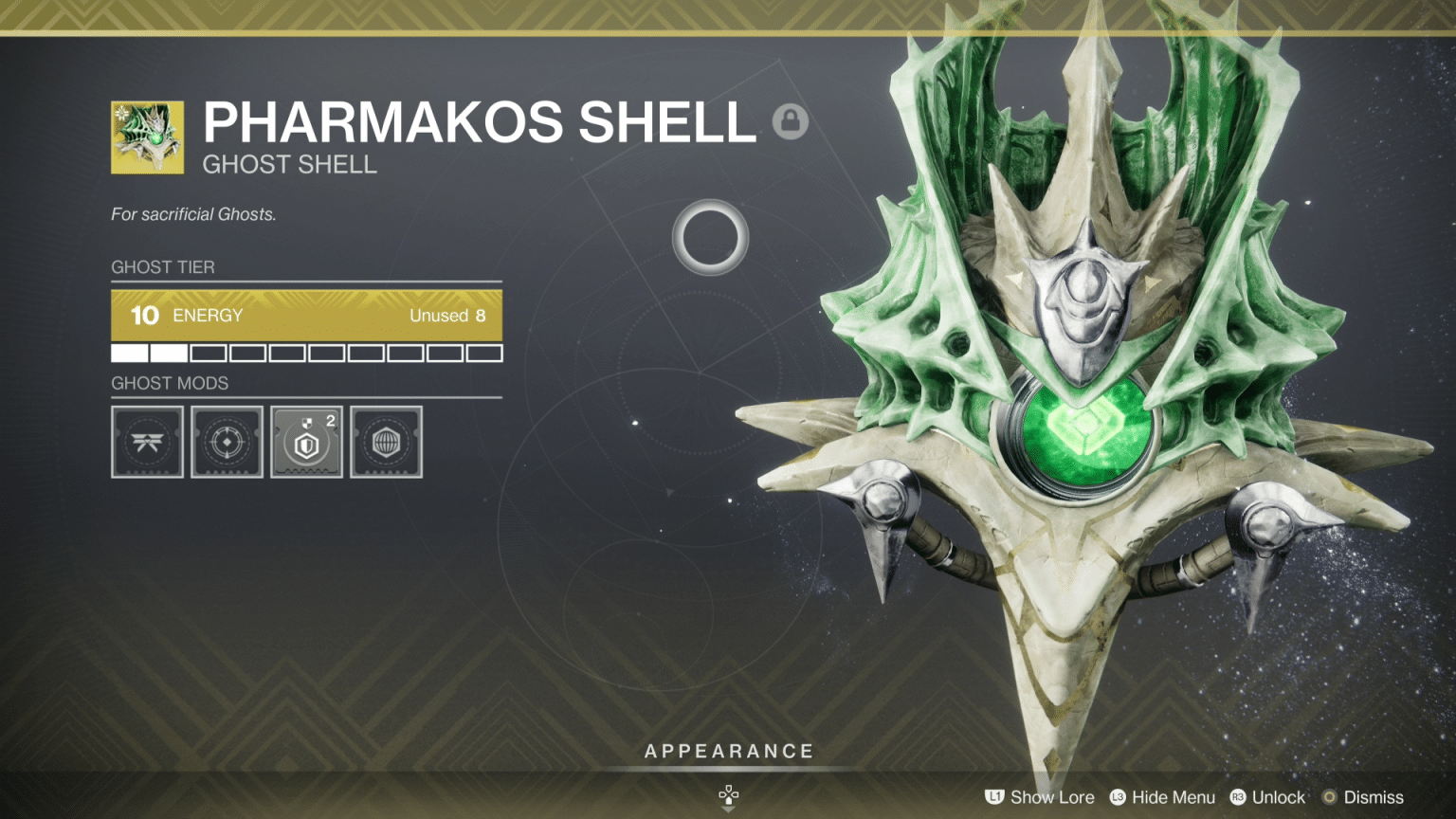
Task: Select the globe-icon mod socket
Action: (386, 443)
